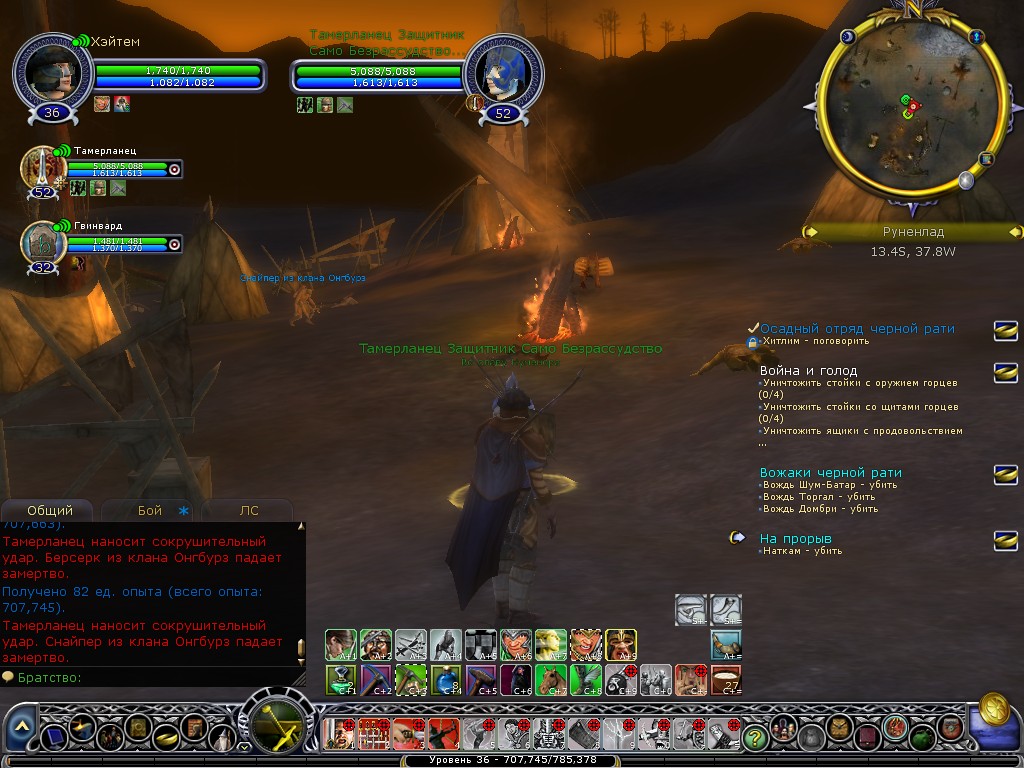Screen dimensions: 1024x768
Task: Select the Вожаки черной рати quest
Action: [830, 472]
